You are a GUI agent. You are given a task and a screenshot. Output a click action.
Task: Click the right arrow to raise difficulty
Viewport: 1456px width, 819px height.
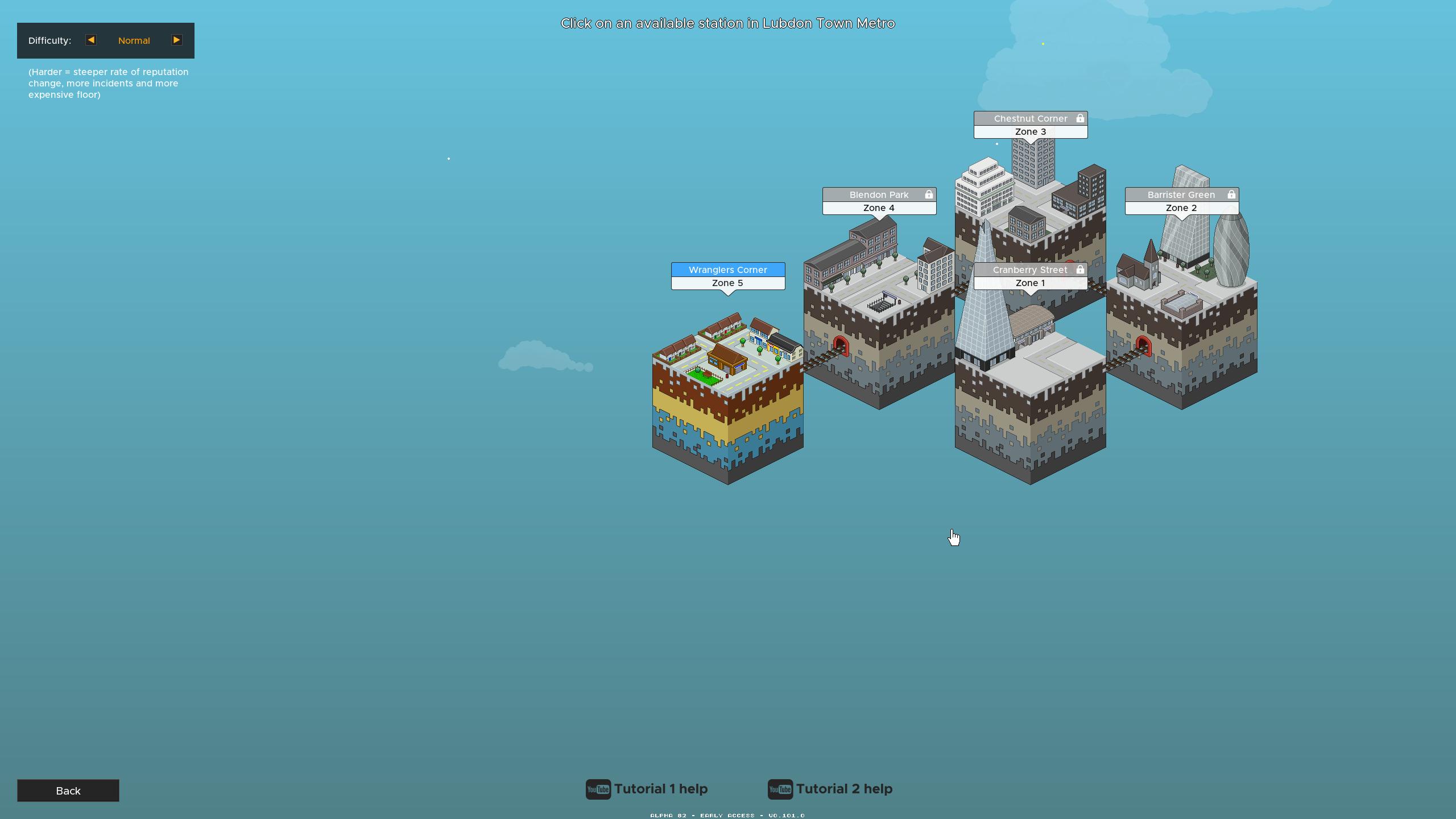pos(177,40)
